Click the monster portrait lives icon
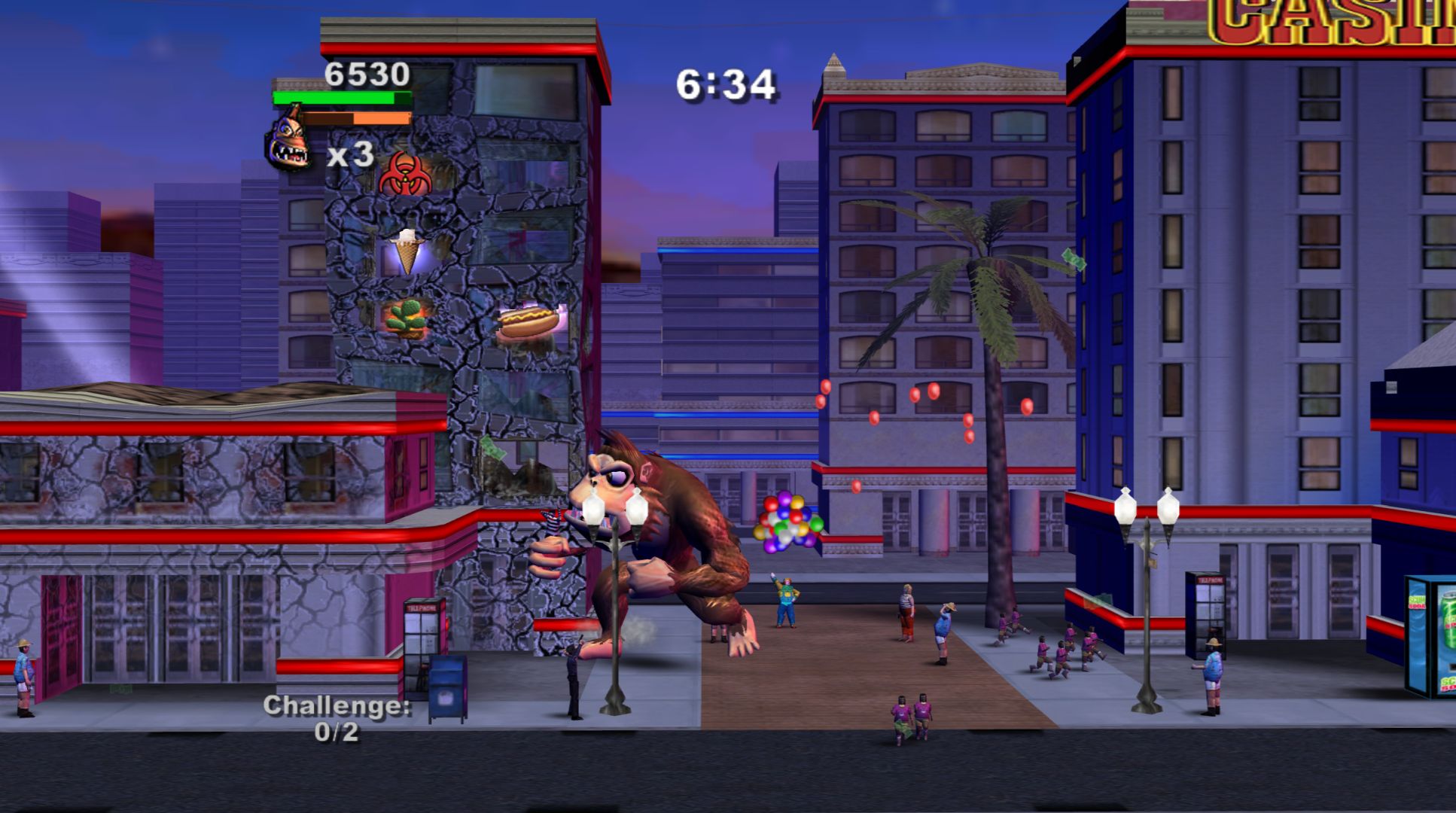This screenshot has width=1456, height=813. pos(288,141)
